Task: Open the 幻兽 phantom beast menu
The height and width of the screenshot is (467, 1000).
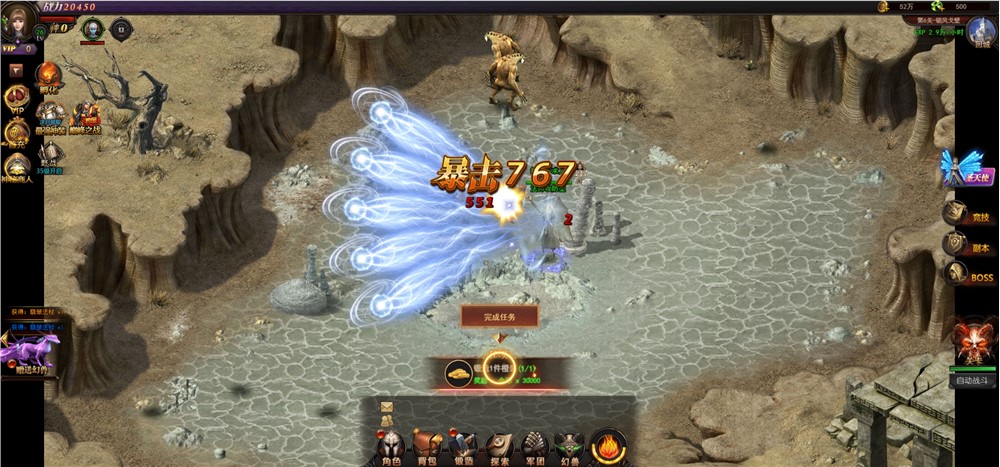Action: [571, 446]
